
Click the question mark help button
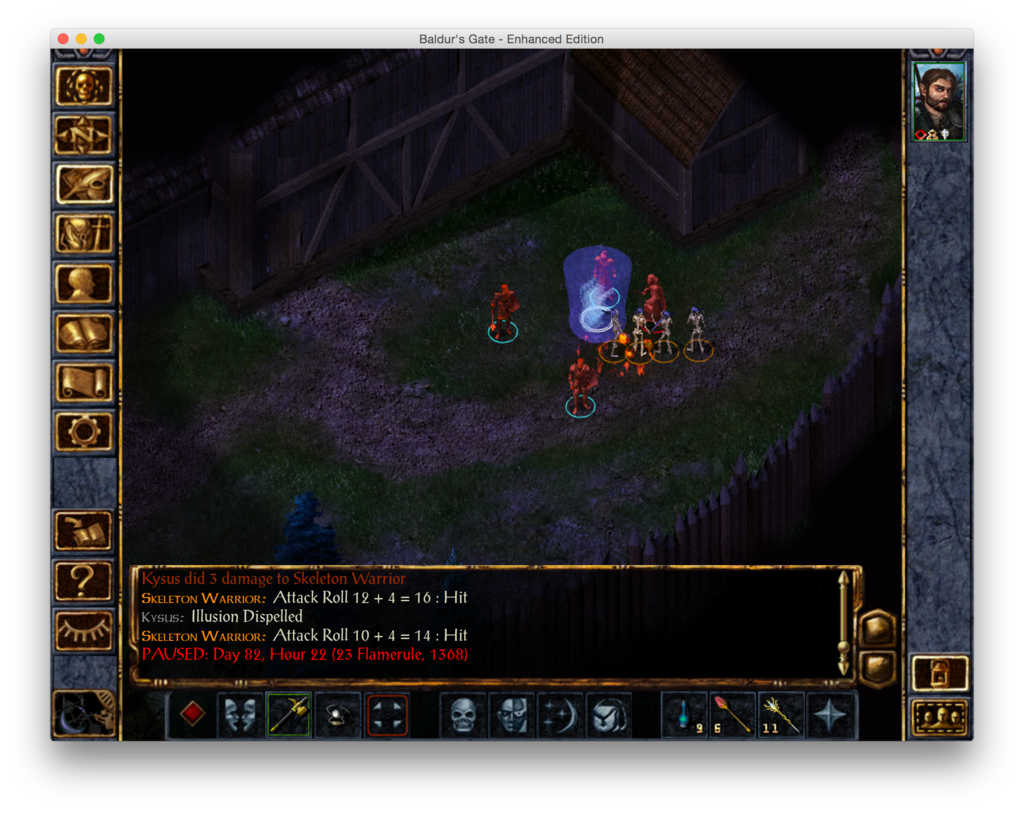84,581
